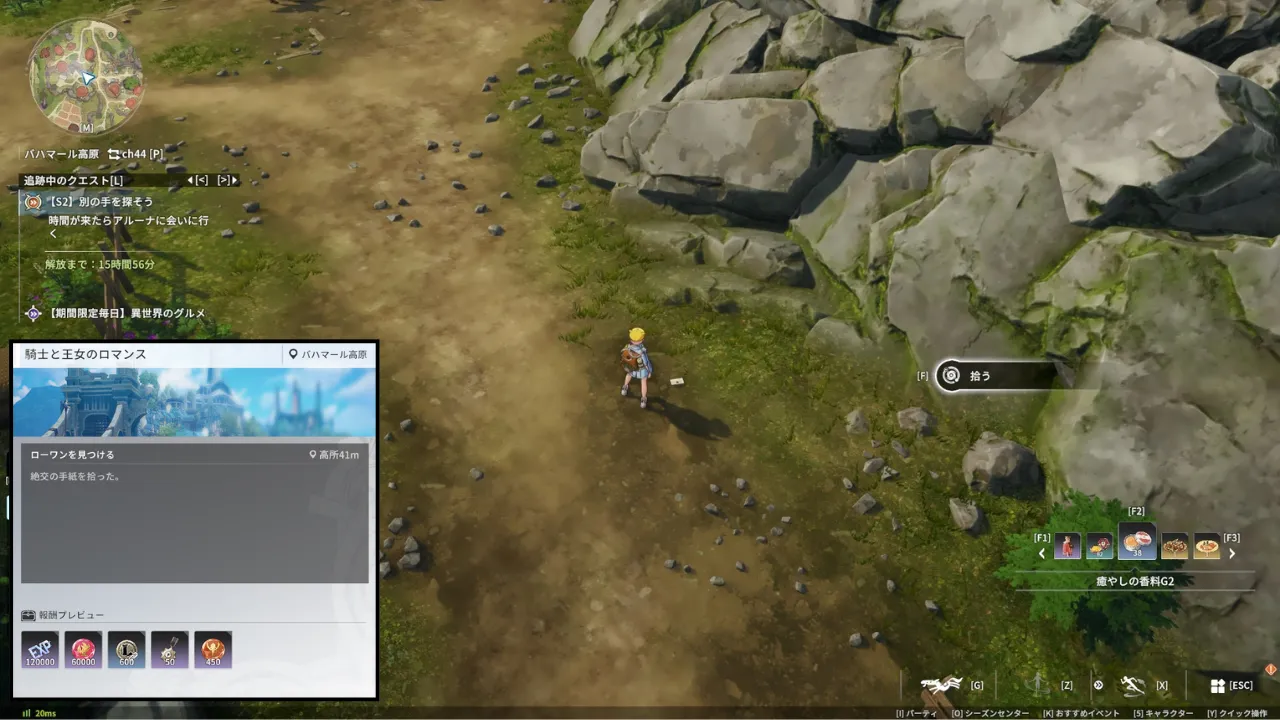The width and height of the screenshot is (1280, 720).
Task: Select the brown skewer dish slot
Action: tap(1174, 546)
